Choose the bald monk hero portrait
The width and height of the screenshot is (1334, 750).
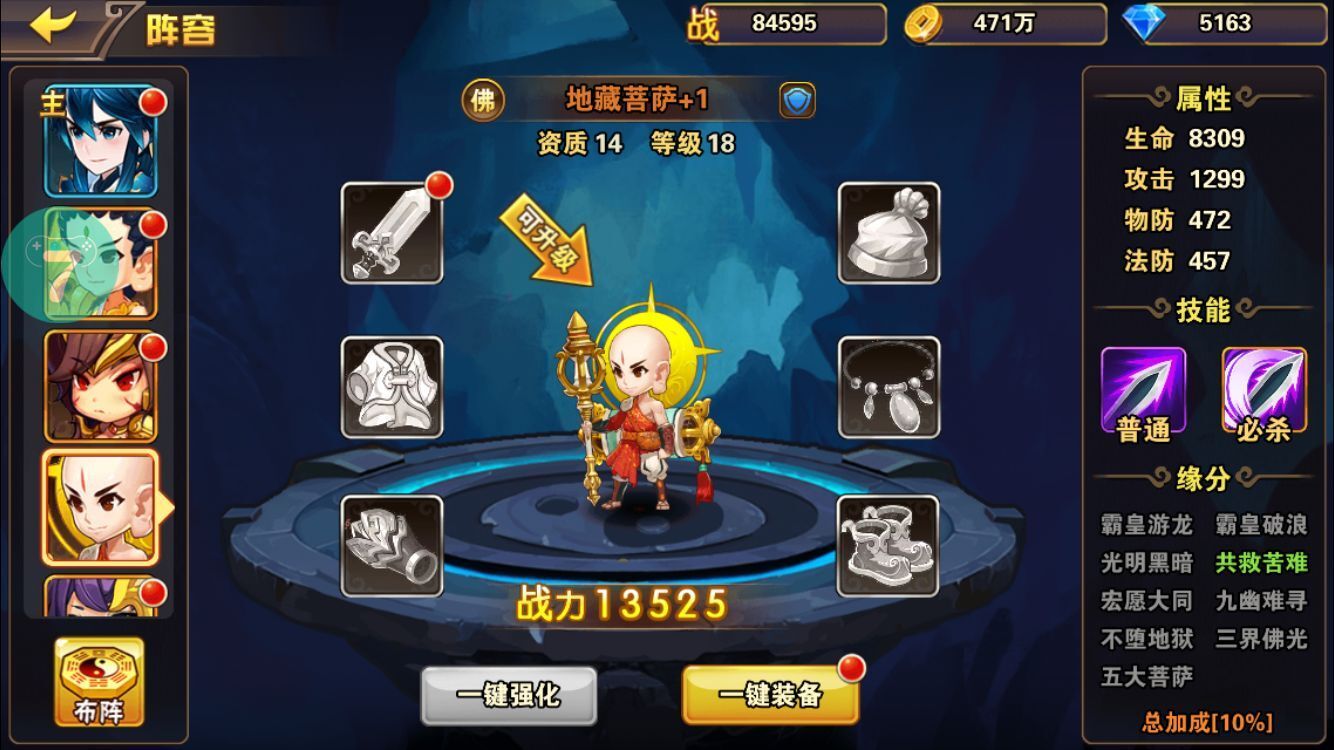click(100, 508)
